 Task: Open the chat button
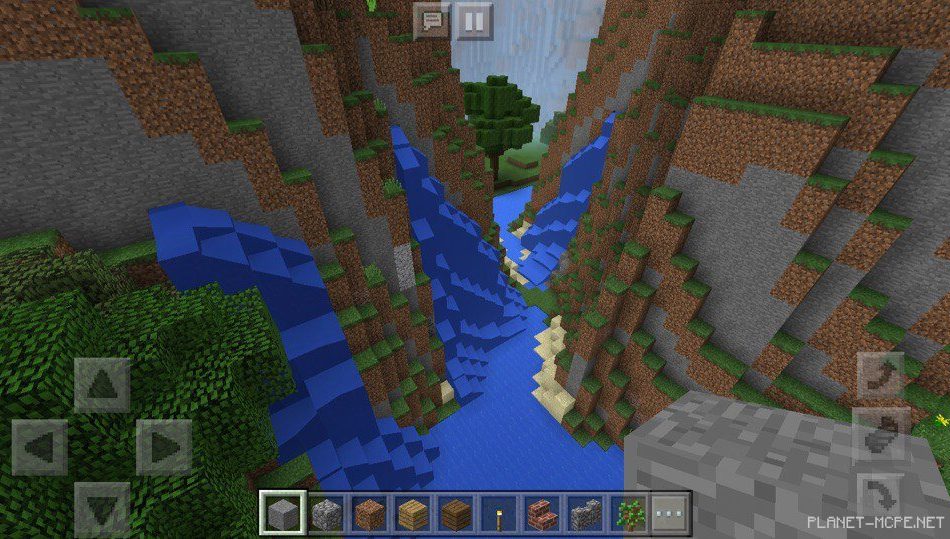click(x=432, y=20)
